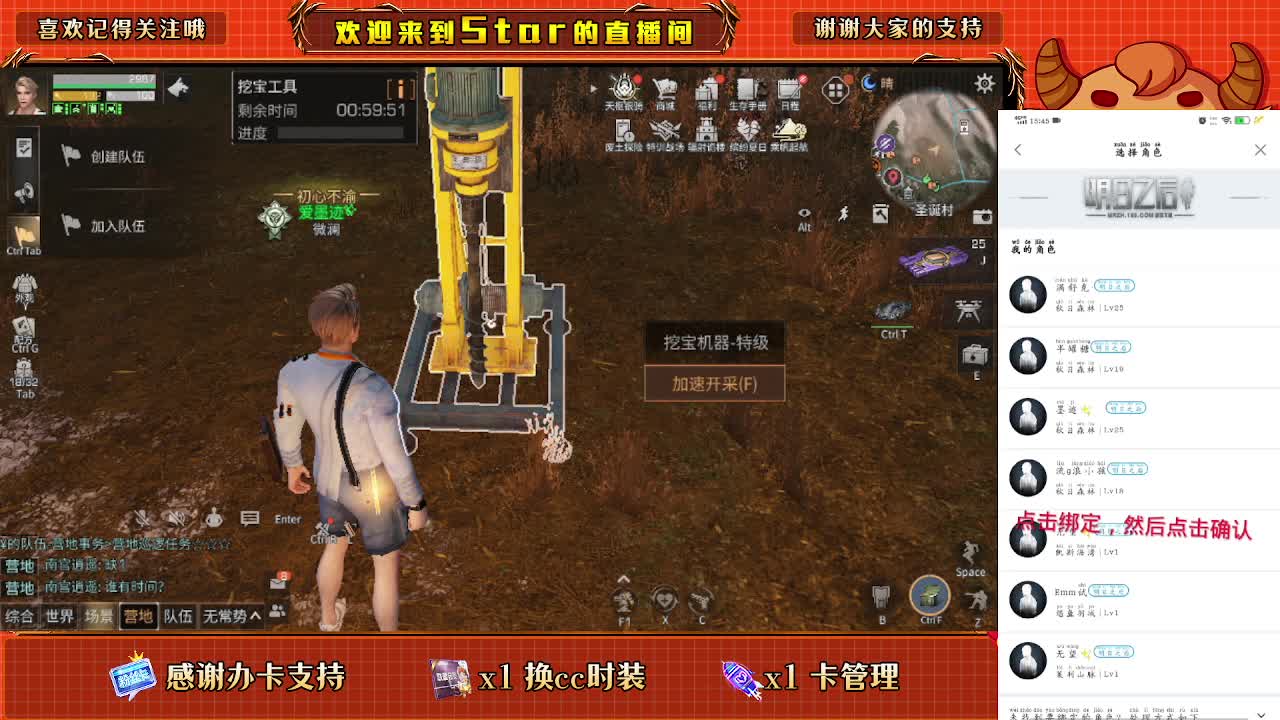Open the 福利 welfare rewards icon
The height and width of the screenshot is (720, 1280).
(x=705, y=90)
